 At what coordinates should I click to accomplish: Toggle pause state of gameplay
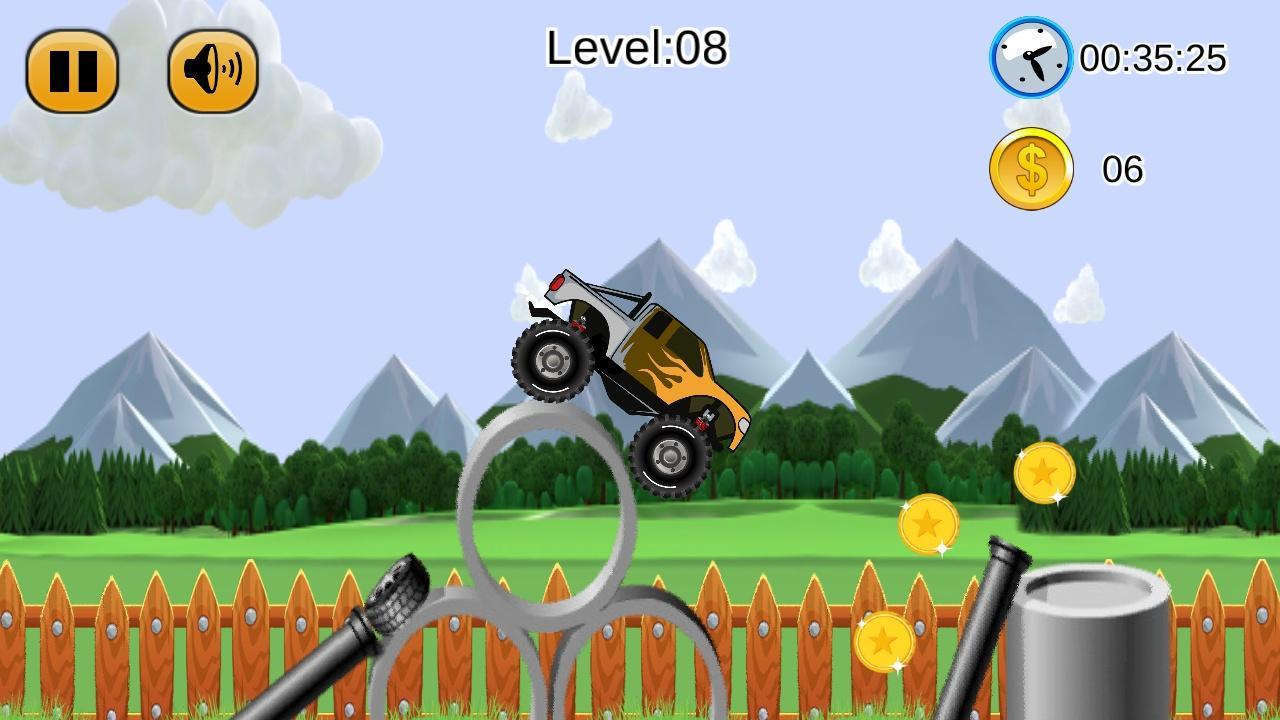pyautogui.click(x=74, y=70)
